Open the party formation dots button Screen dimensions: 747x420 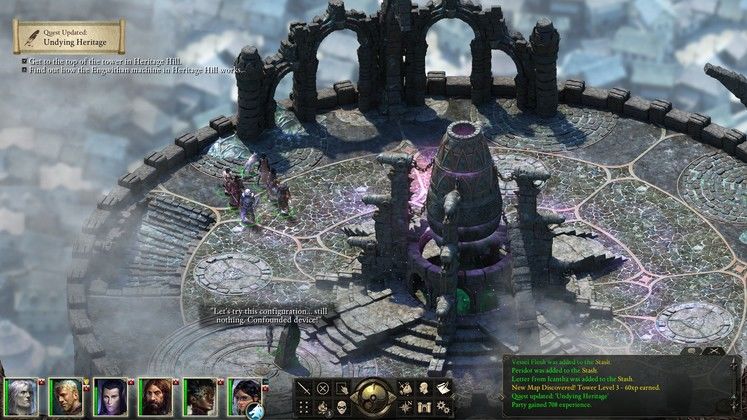pos(305,407)
